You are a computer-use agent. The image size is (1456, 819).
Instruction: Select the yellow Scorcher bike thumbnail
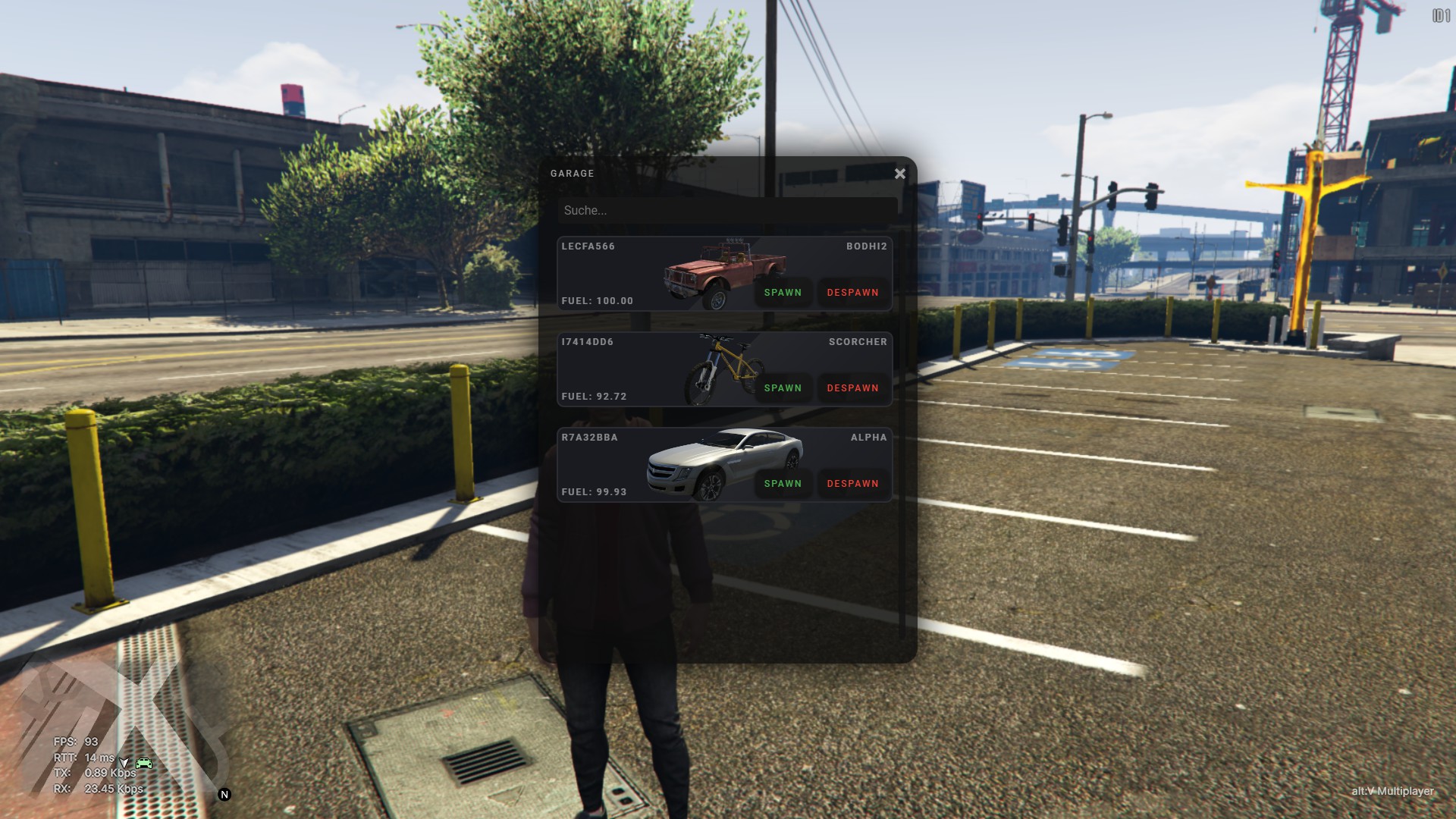click(x=720, y=369)
